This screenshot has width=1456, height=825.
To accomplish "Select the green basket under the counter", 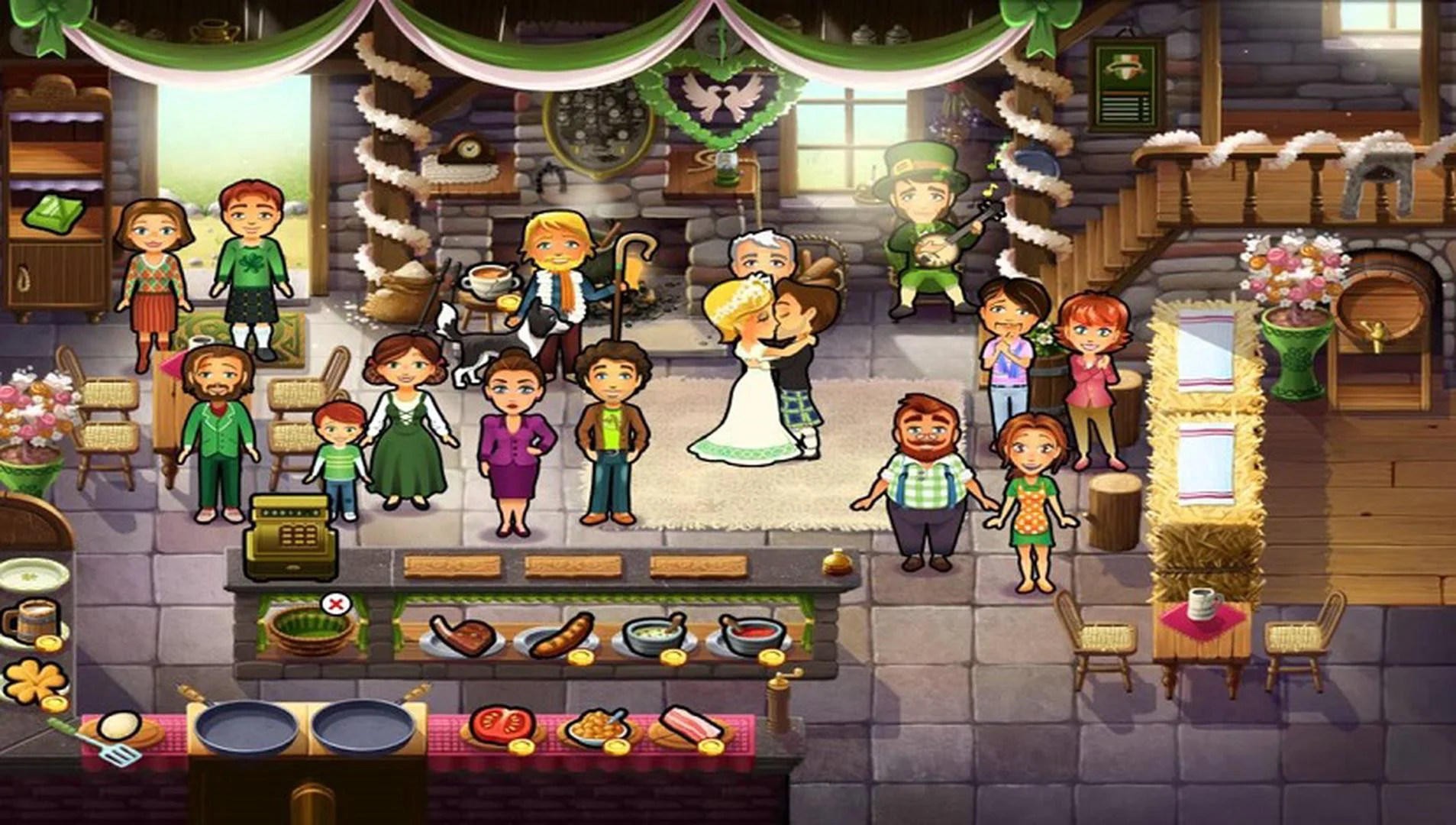I will [x=312, y=630].
